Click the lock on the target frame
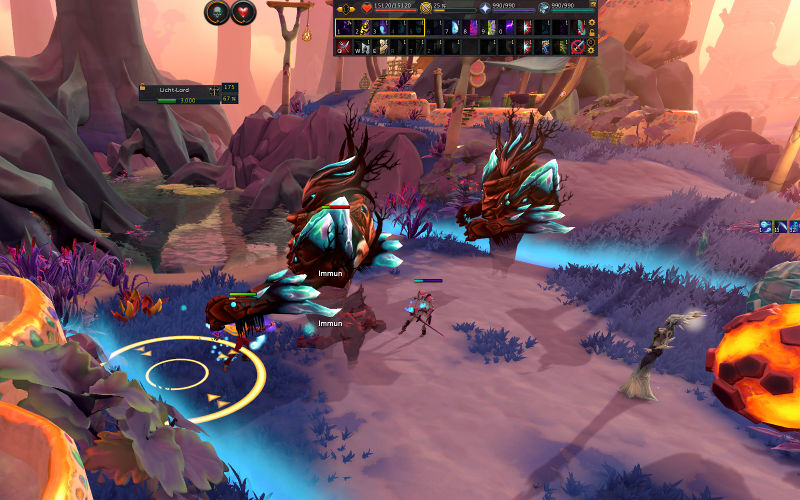The height and width of the screenshot is (500, 800). coord(144,89)
